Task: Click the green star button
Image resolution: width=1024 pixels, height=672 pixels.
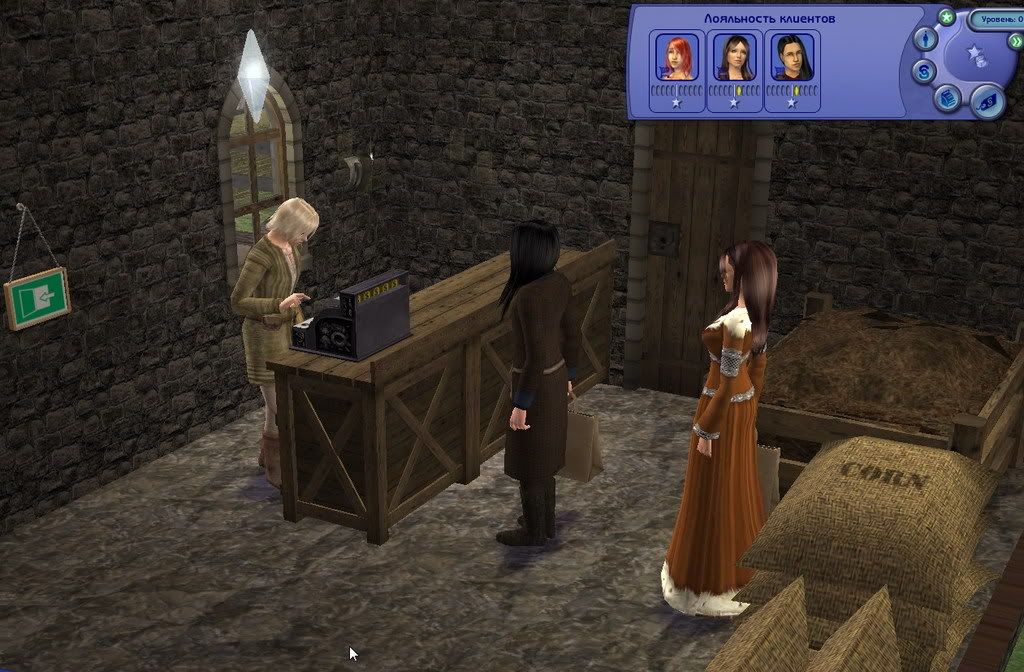Action: [x=946, y=17]
